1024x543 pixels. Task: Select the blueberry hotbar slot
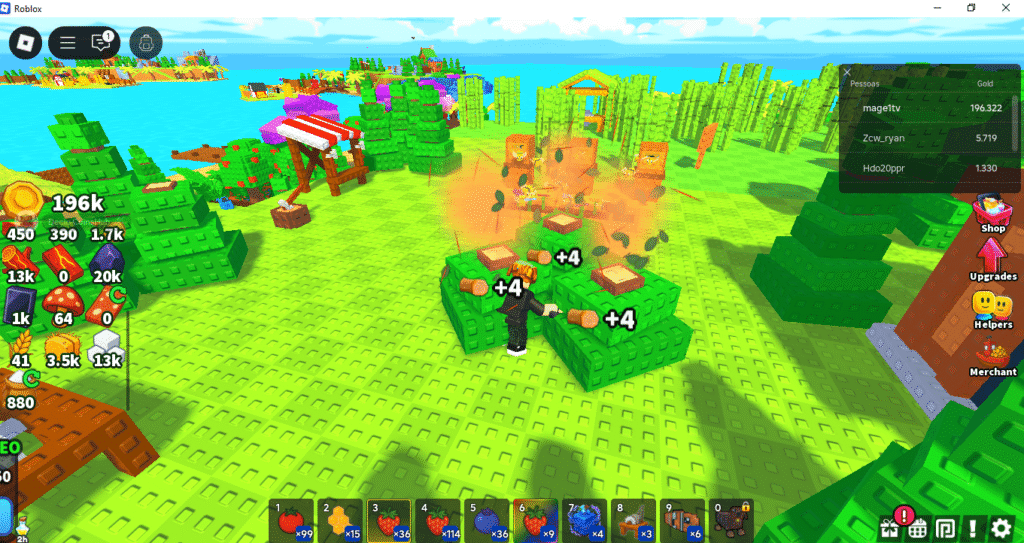click(x=487, y=521)
